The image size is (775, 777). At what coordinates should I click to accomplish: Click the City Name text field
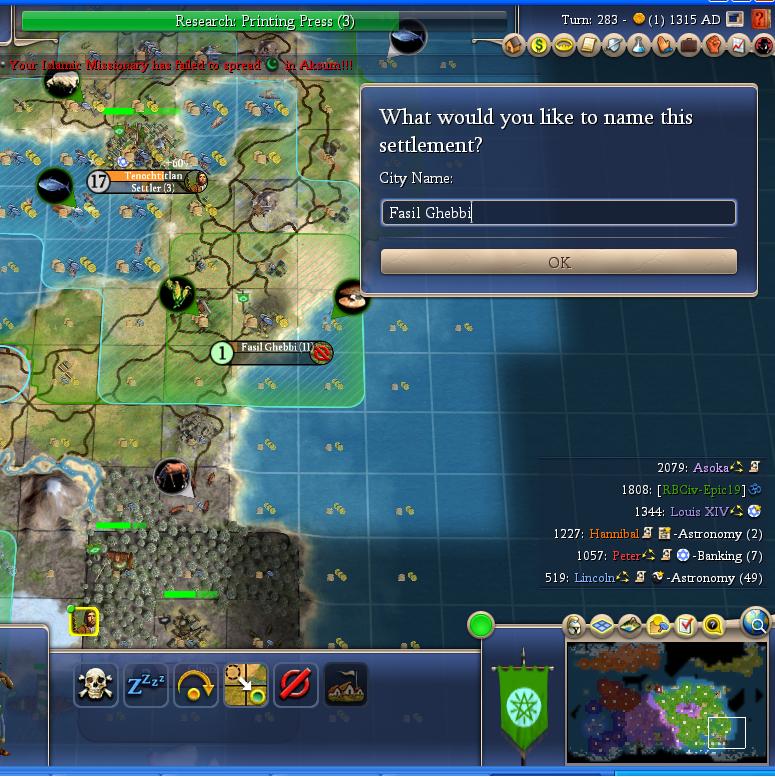point(559,212)
